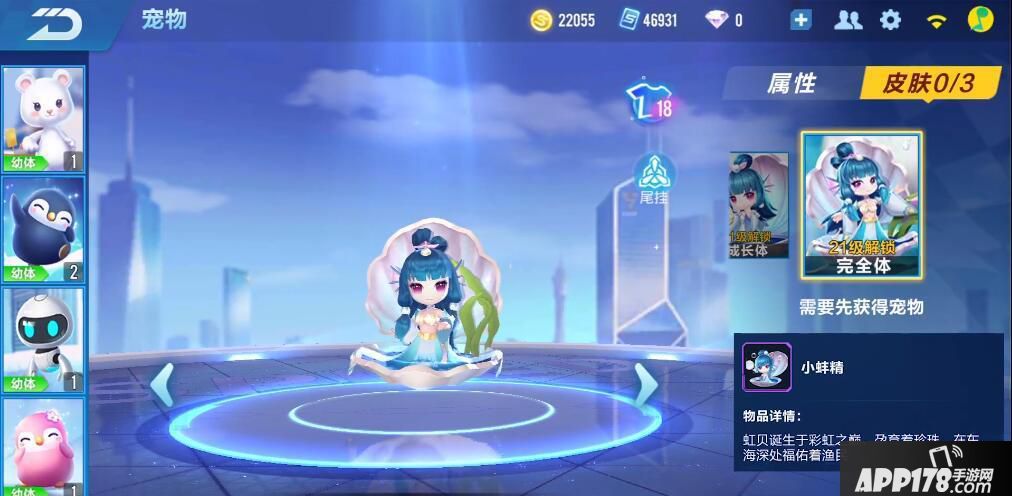Switch to the 属性 attributes tab
Viewport: 1012px width, 496px height.
pos(791,84)
